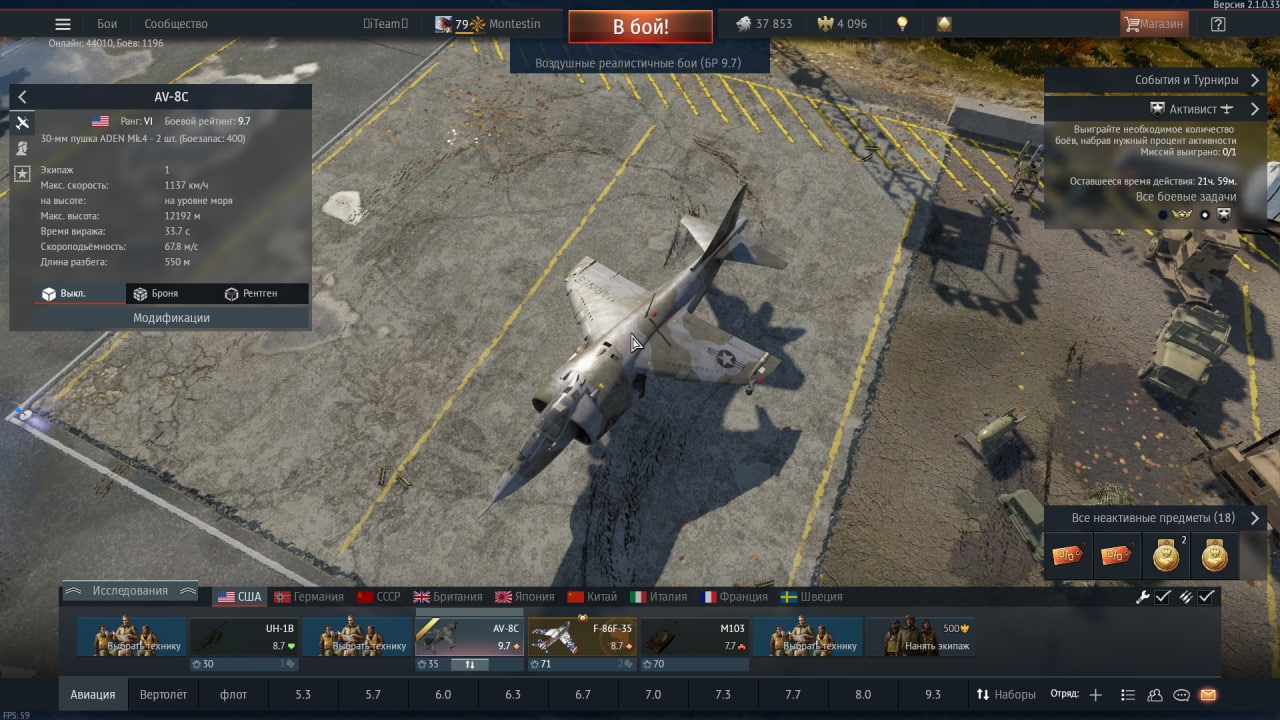Open the Модификации panel for AV-8C
Image resolution: width=1280 pixels, height=720 pixels.
click(x=171, y=318)
